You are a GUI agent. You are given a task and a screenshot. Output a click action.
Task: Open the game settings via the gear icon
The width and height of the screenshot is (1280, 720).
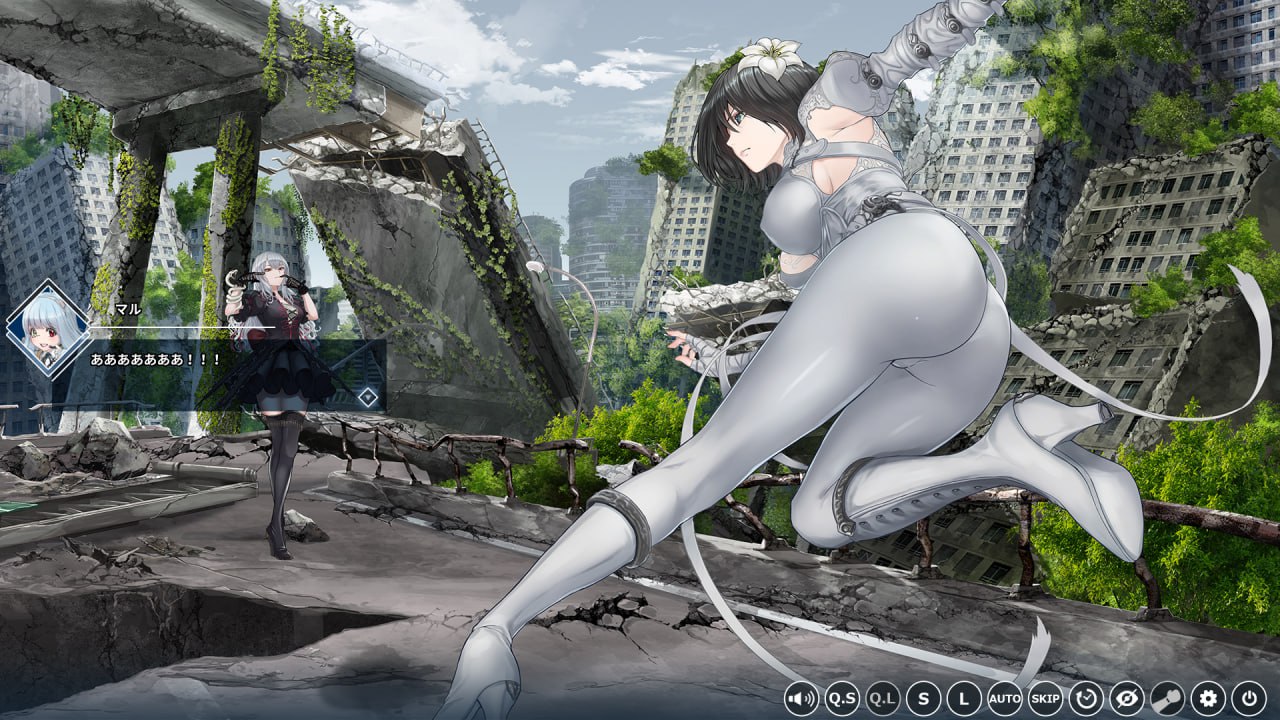click(x=1208, y=700)
